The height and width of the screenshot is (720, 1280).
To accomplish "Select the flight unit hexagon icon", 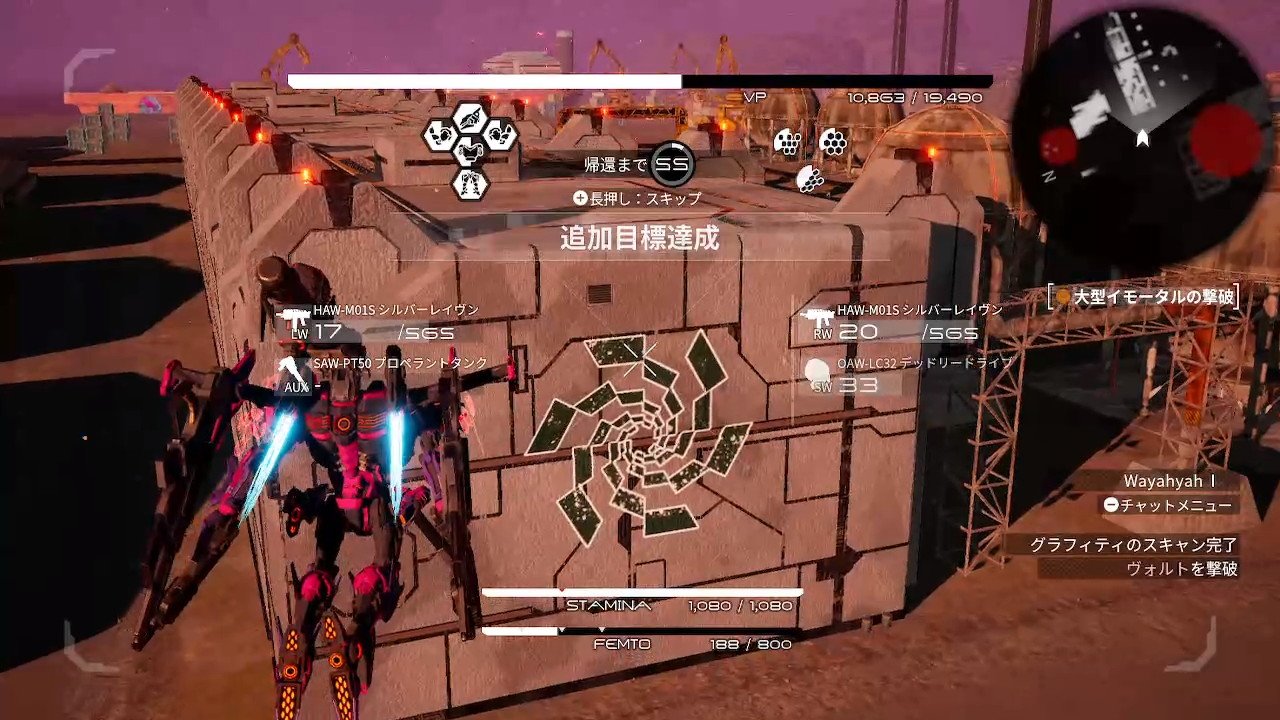I will click(470, 117).
